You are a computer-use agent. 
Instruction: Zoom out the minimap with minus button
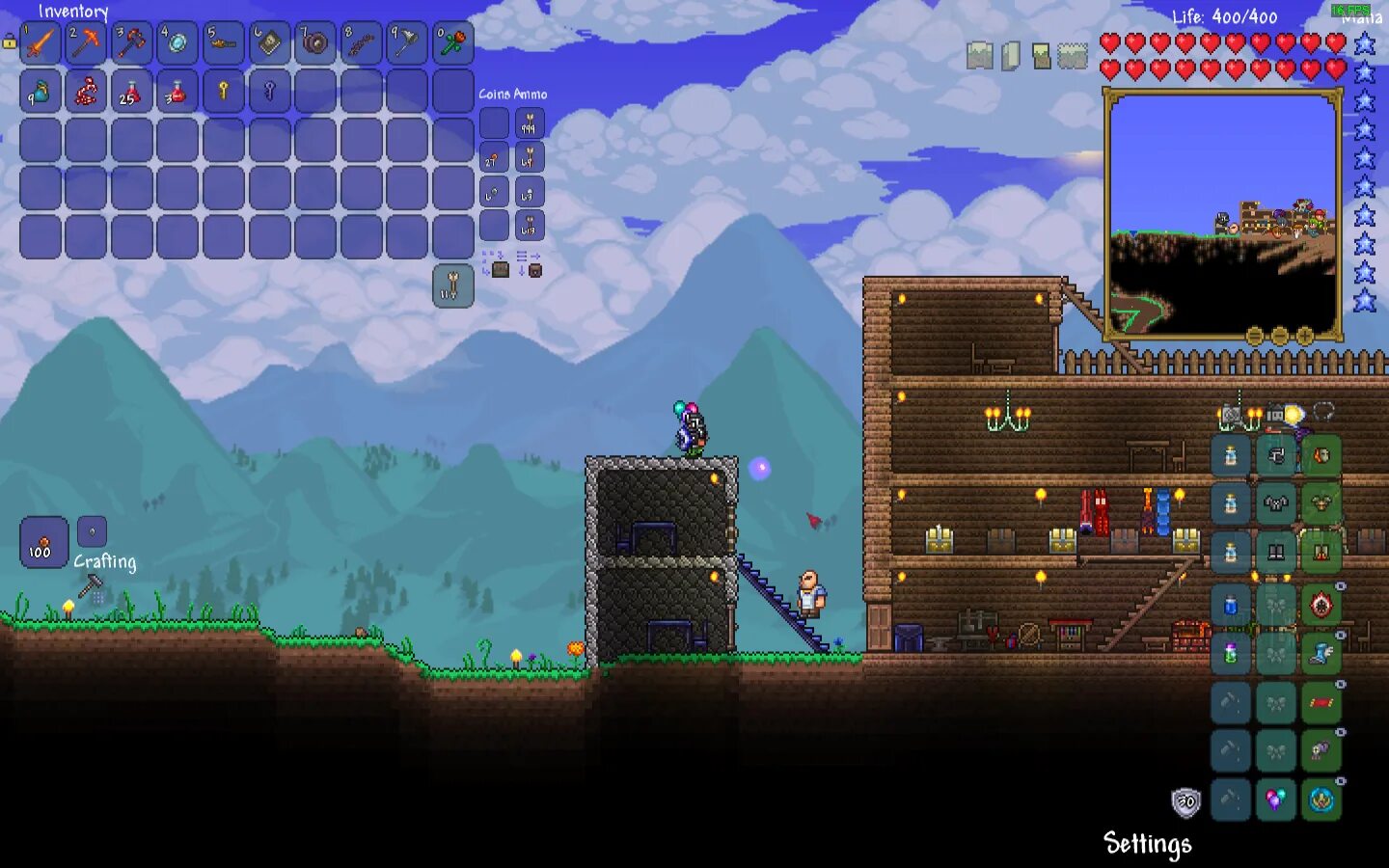(1280, 336)
